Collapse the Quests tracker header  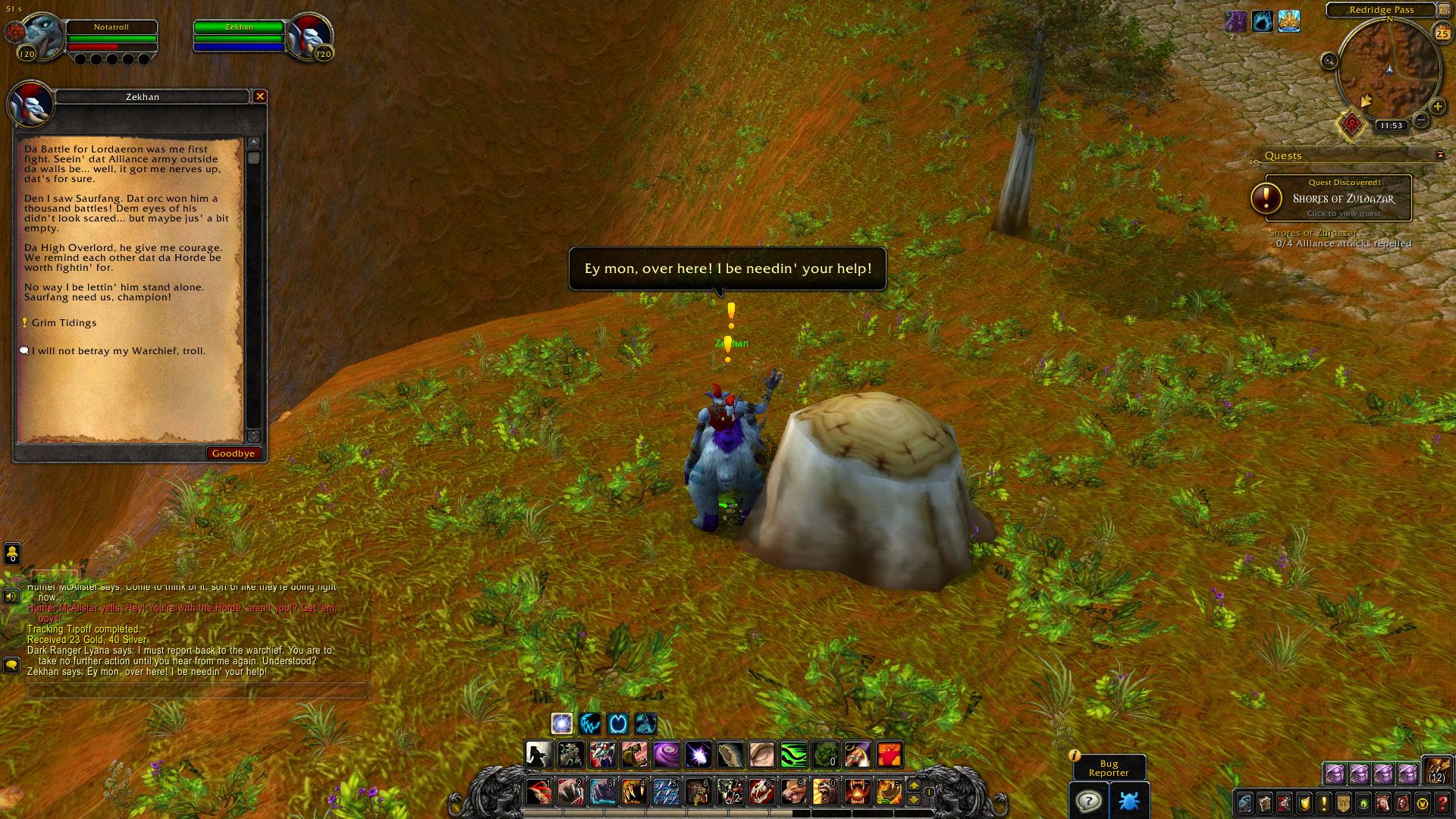click(x=1440, y=155)
